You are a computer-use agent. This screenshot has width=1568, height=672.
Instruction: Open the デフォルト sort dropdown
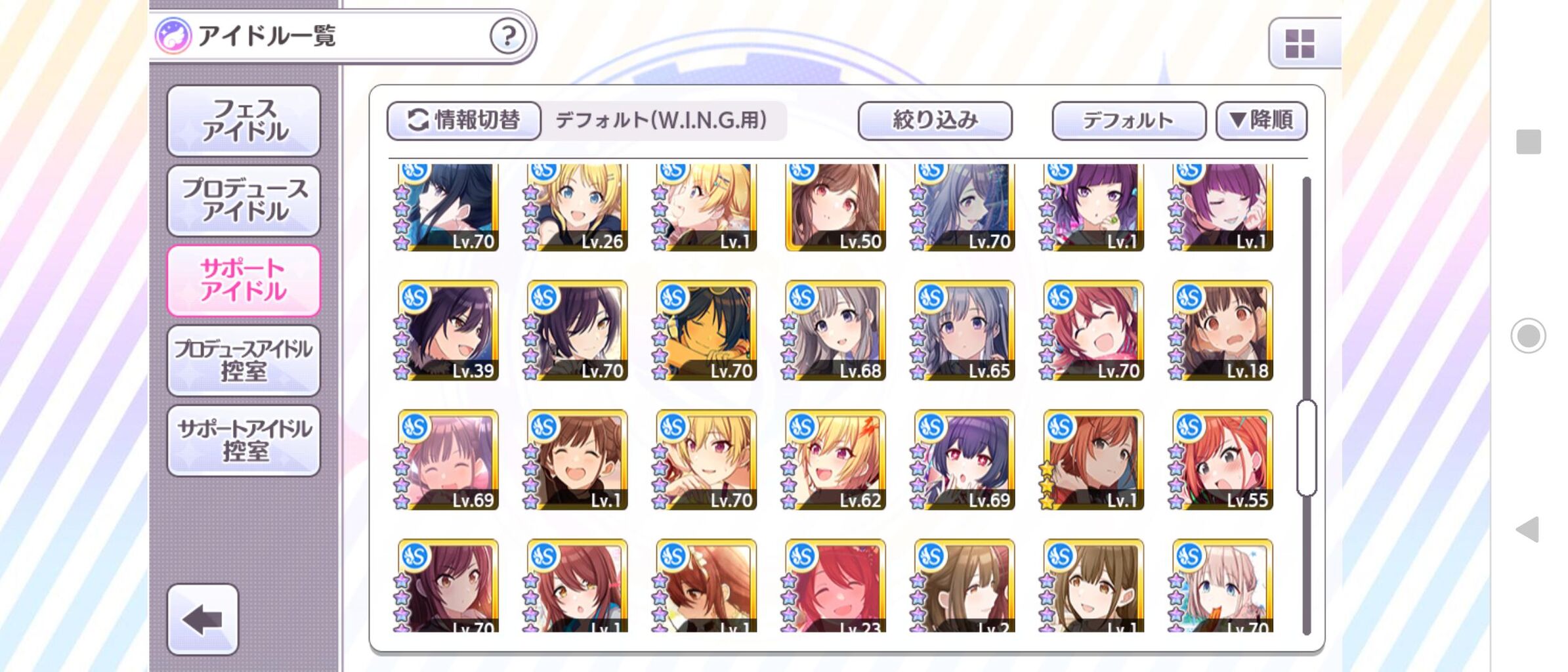pyautogui.click(x=1128, y=121)
